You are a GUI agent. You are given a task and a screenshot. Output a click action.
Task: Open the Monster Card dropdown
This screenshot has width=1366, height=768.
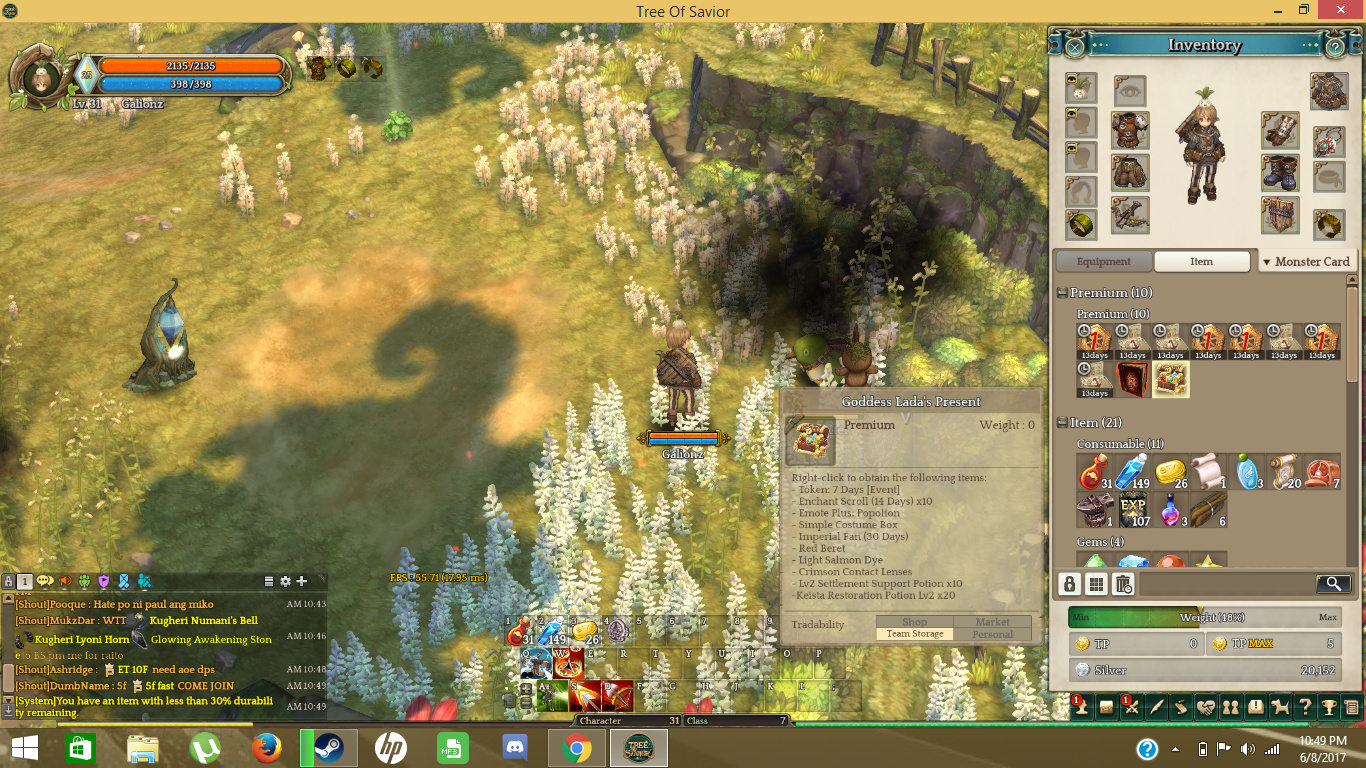[x=1306, y=262]
